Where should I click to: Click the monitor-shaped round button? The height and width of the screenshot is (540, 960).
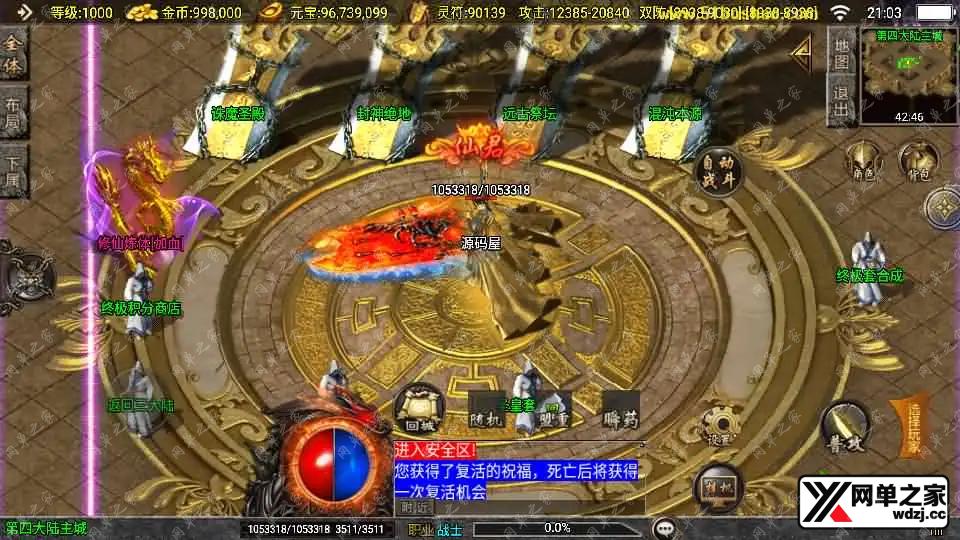click(716, 483)
